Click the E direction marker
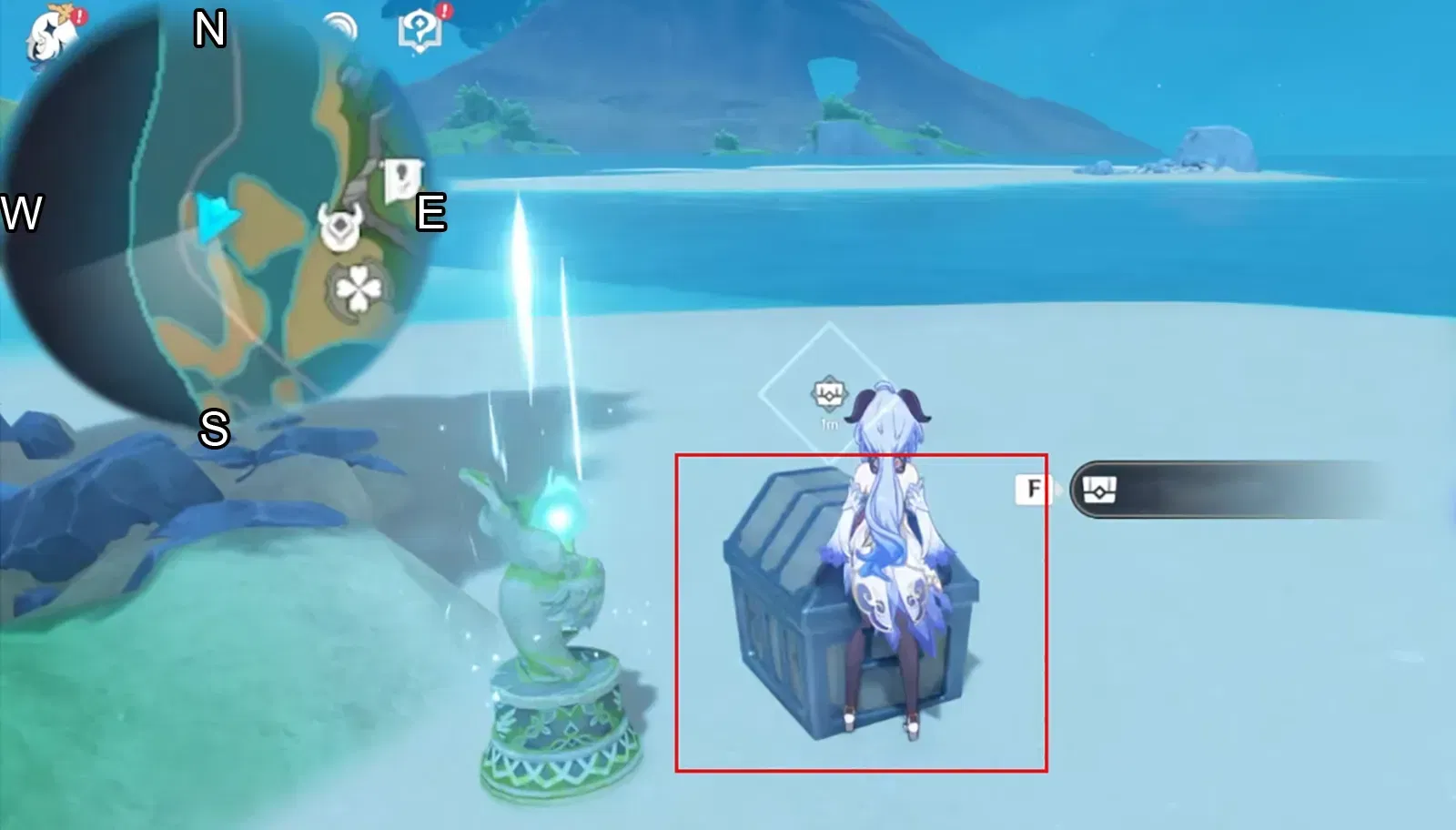Image resolution: width=1456 pixels, height=830 pixels. tap(431, 212)
